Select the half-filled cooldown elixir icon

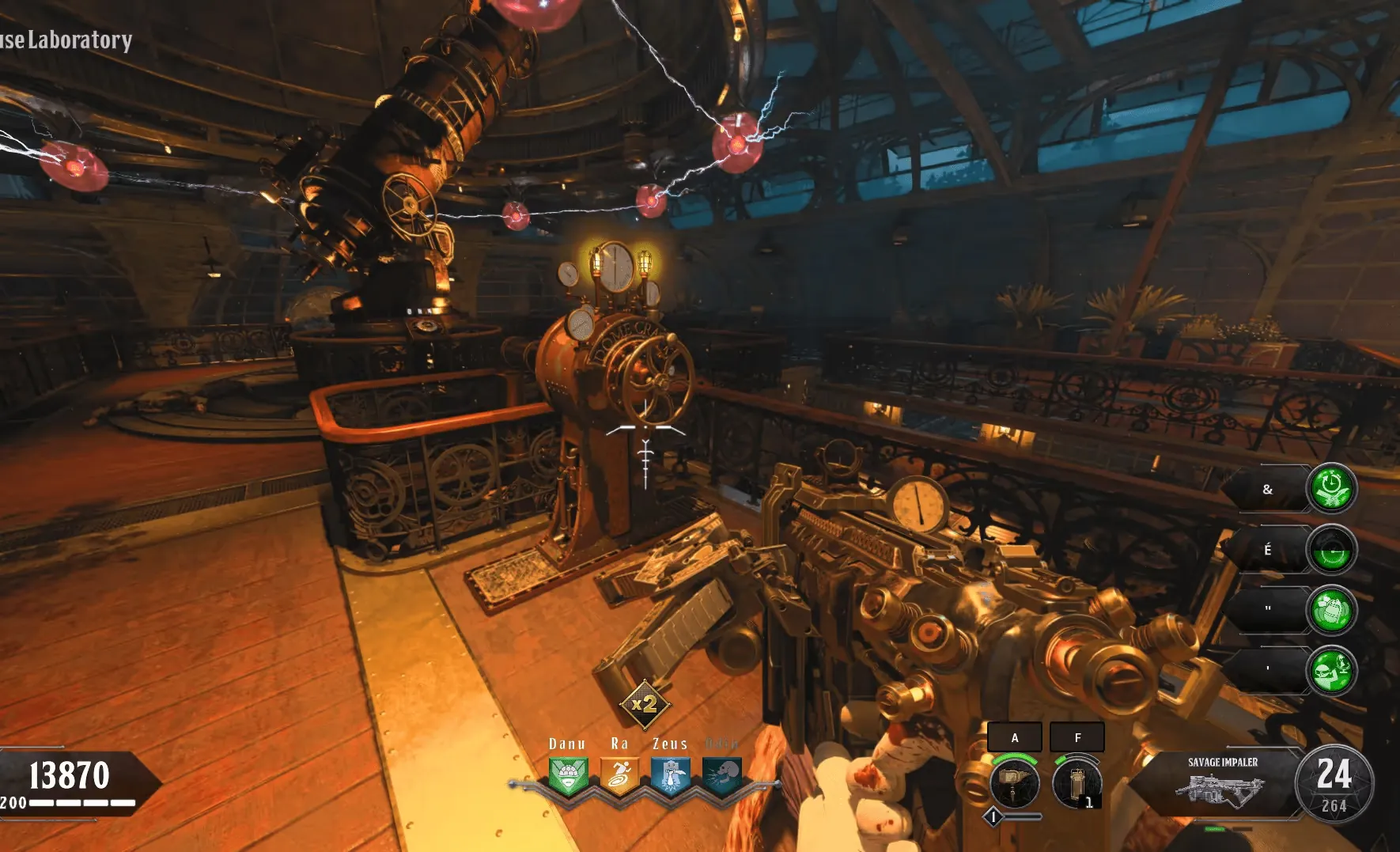coord(1332,549)
